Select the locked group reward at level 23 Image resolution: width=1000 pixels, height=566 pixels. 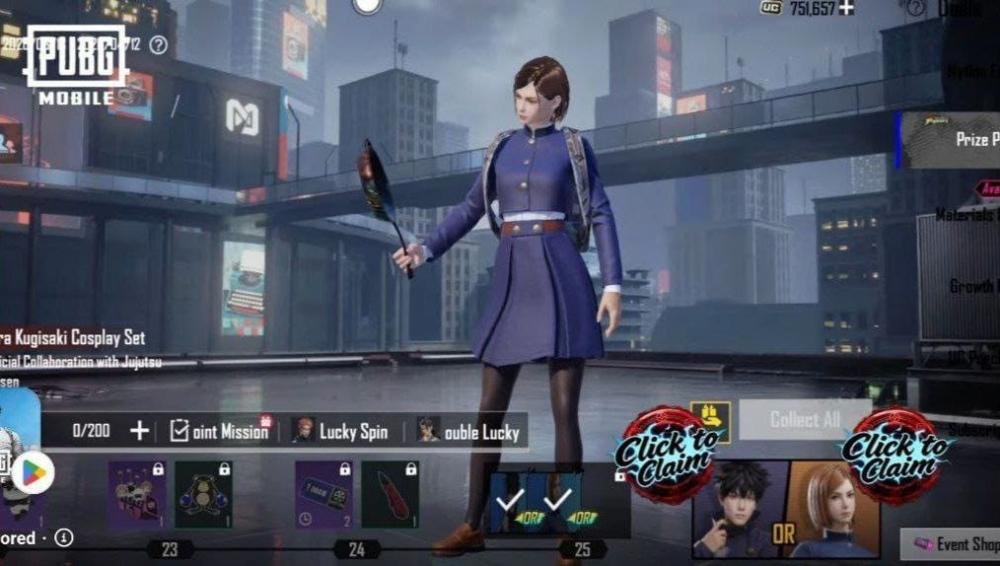click(x=137, y=494)
